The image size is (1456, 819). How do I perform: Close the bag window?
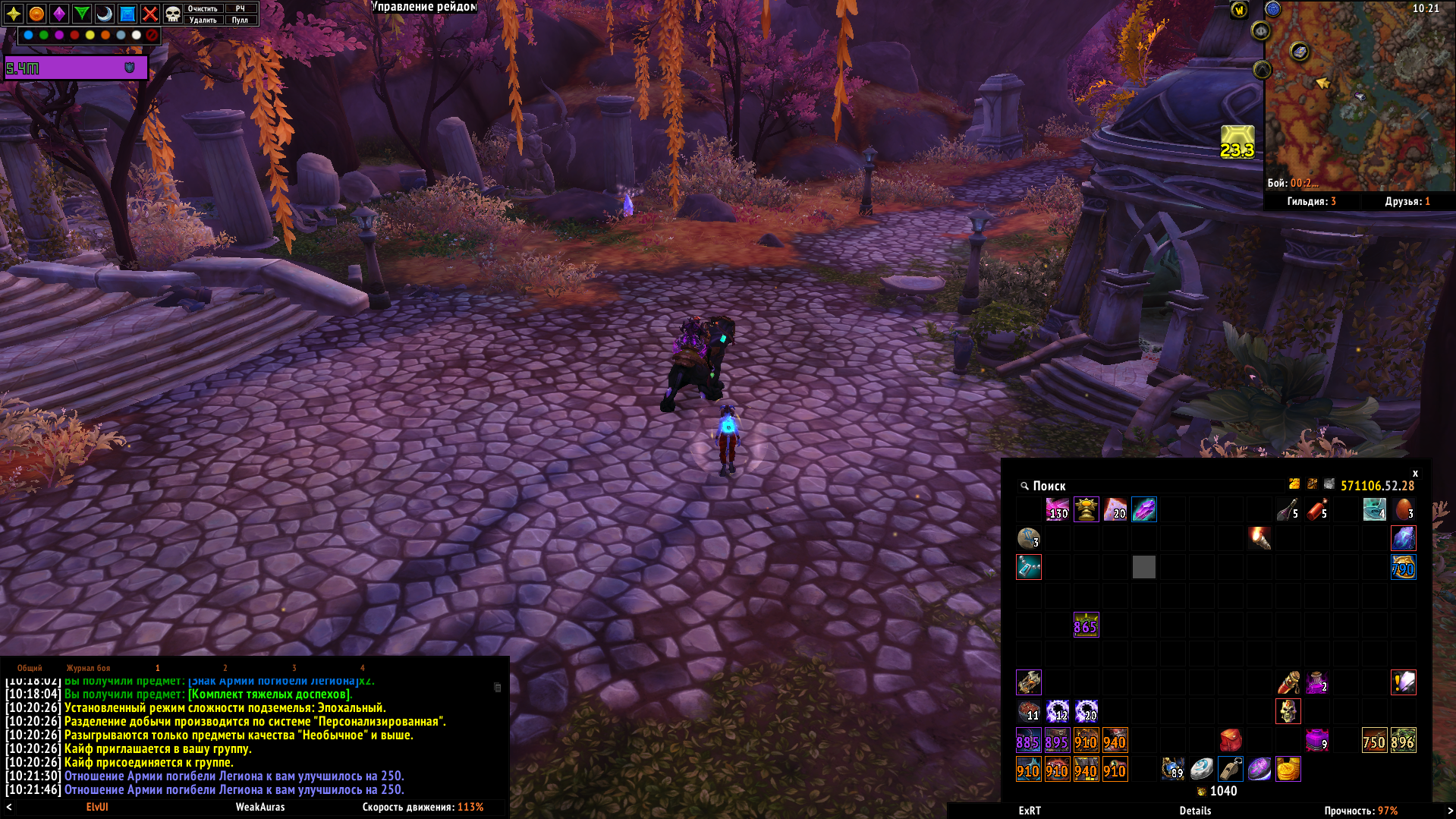point(1415,473)
